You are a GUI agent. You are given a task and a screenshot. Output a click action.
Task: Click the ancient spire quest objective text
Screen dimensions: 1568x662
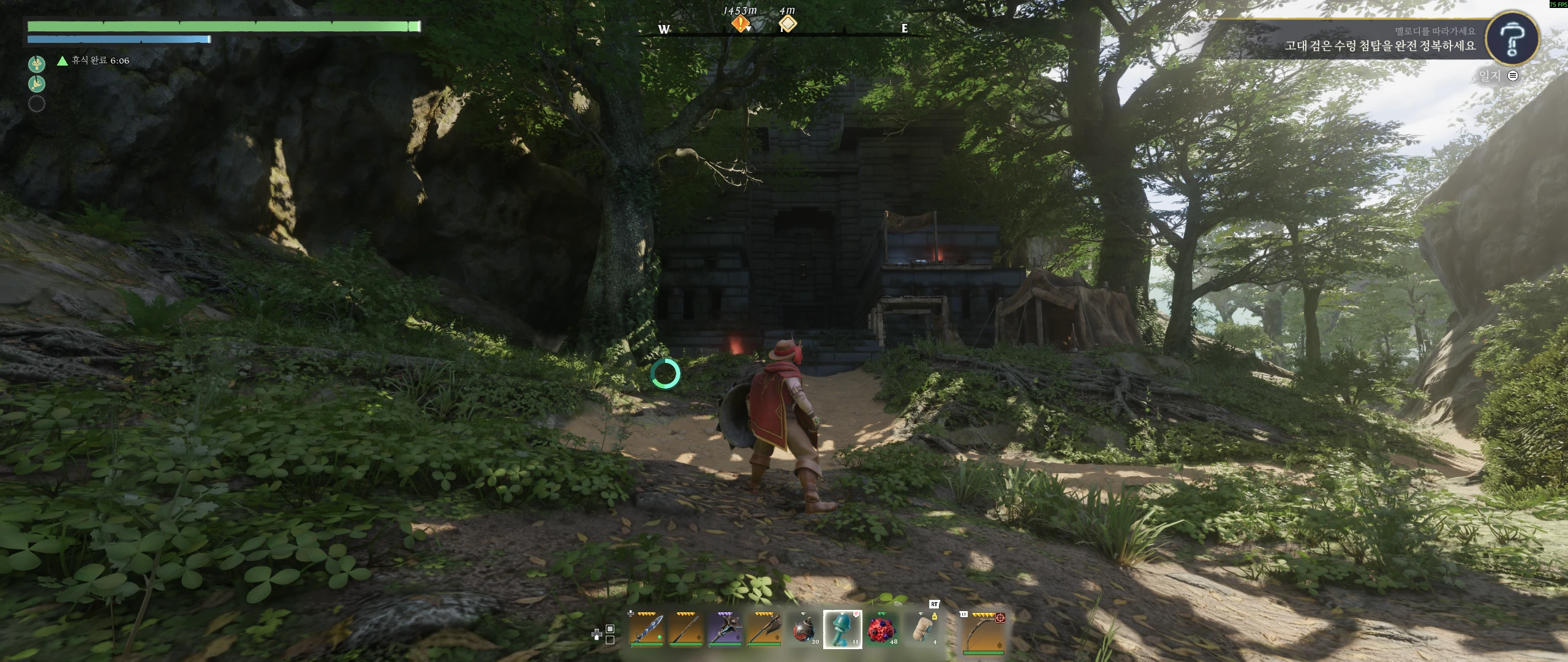pos(1379,46)
